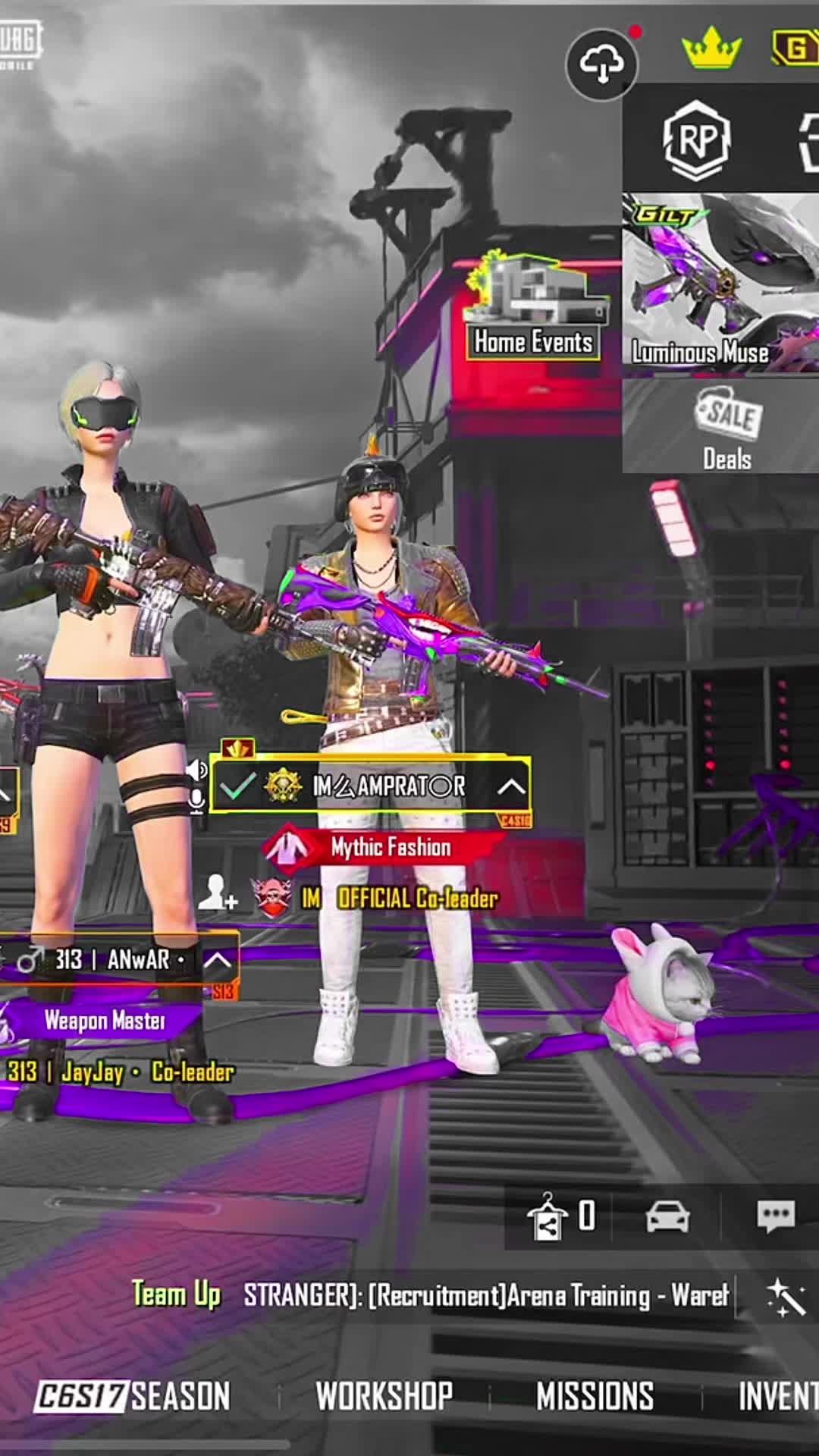Open the vehicle garage car icon
This screenshot has width=819, height=1456.
(667, 1216)
